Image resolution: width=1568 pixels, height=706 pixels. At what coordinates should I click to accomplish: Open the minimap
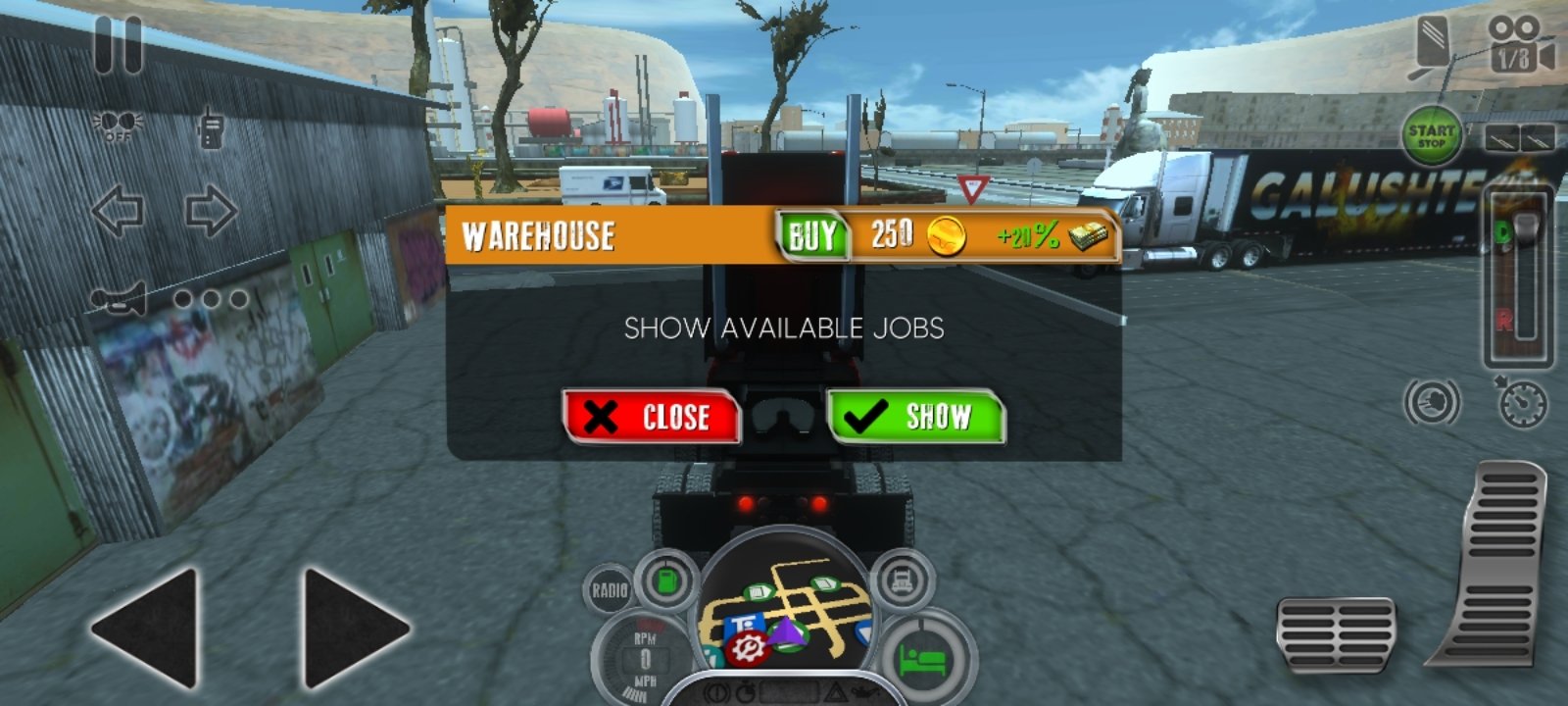coord(784,613)
